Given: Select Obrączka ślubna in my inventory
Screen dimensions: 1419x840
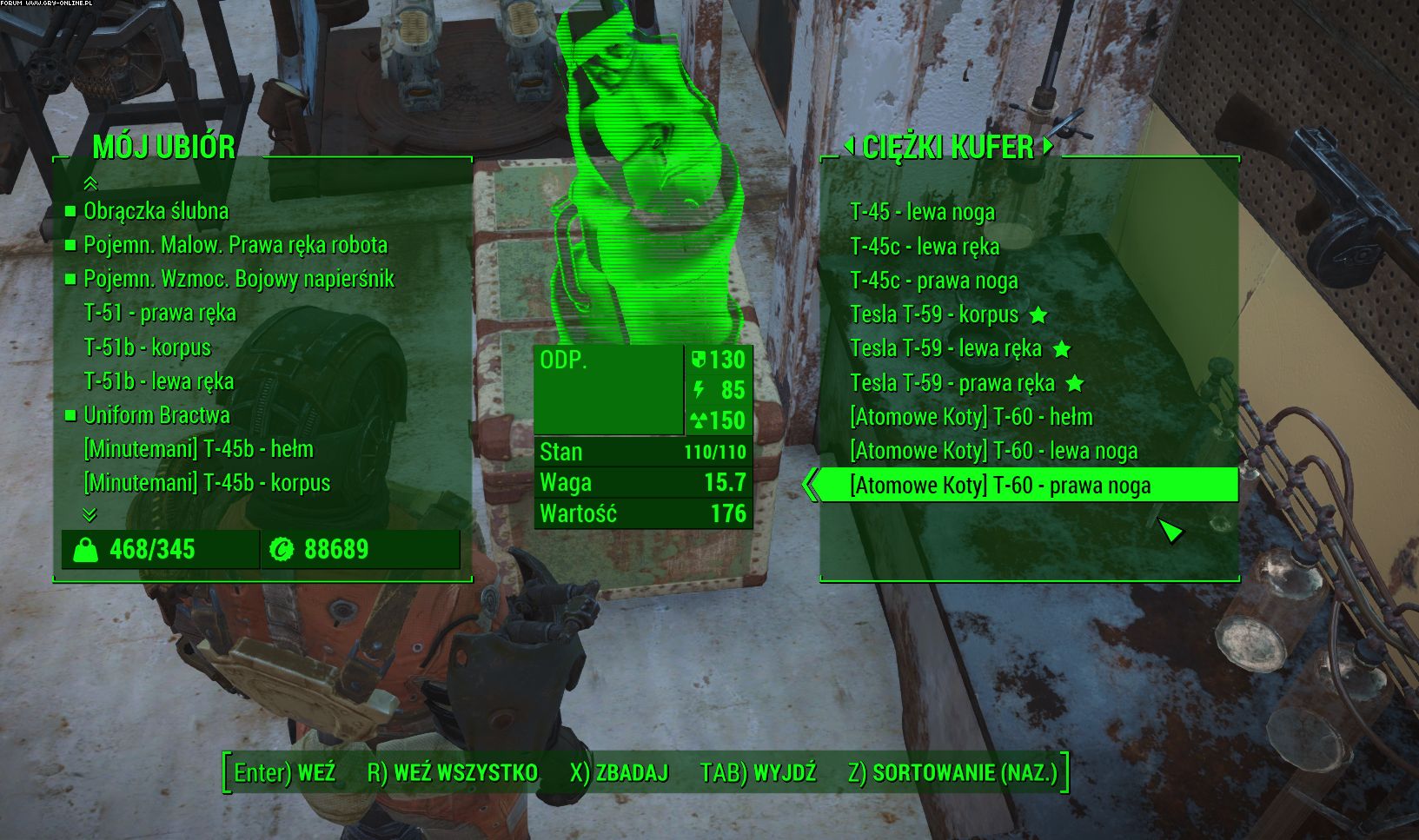Looking at the screenshot, I should pyautogui.click(x=156, y=211).
